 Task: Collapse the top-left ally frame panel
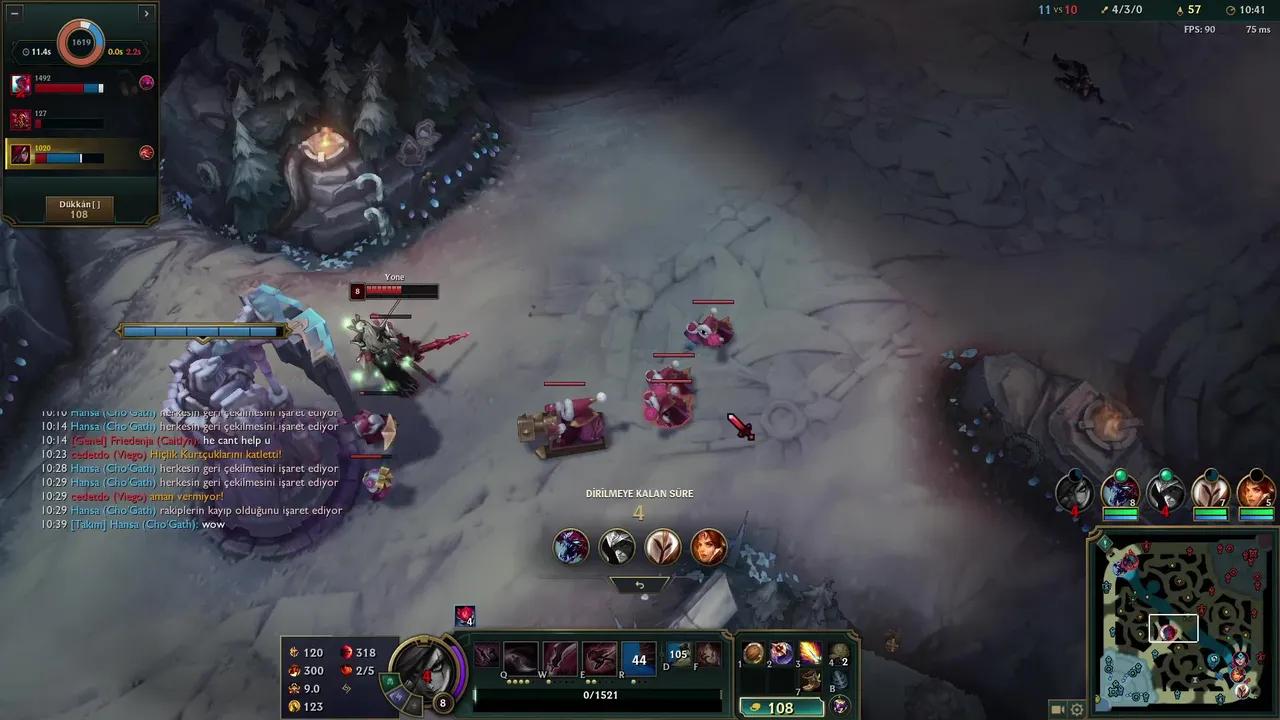(x=146, y=13)
